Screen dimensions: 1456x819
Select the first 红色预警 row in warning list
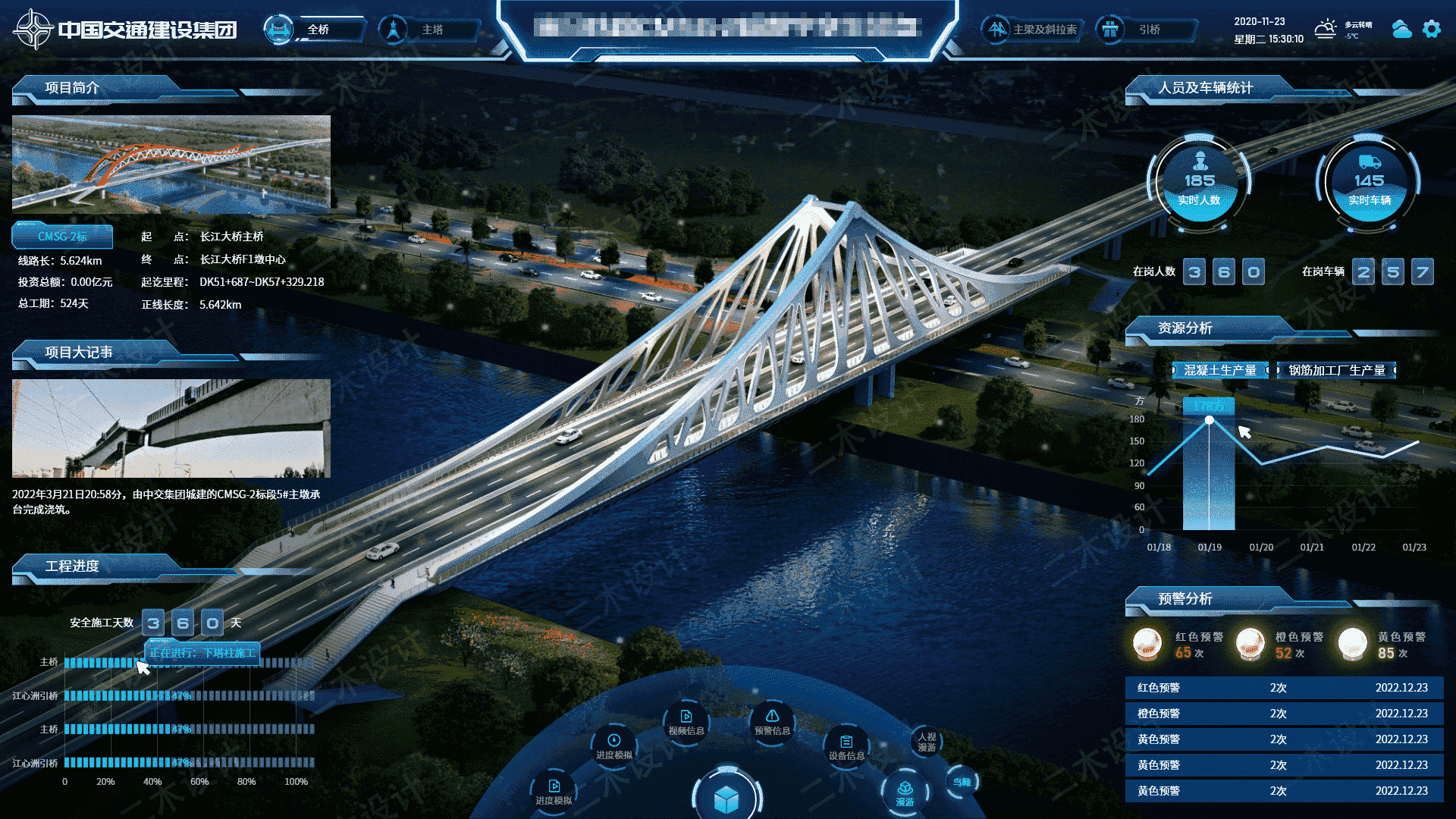click(x=1283, y=688)
